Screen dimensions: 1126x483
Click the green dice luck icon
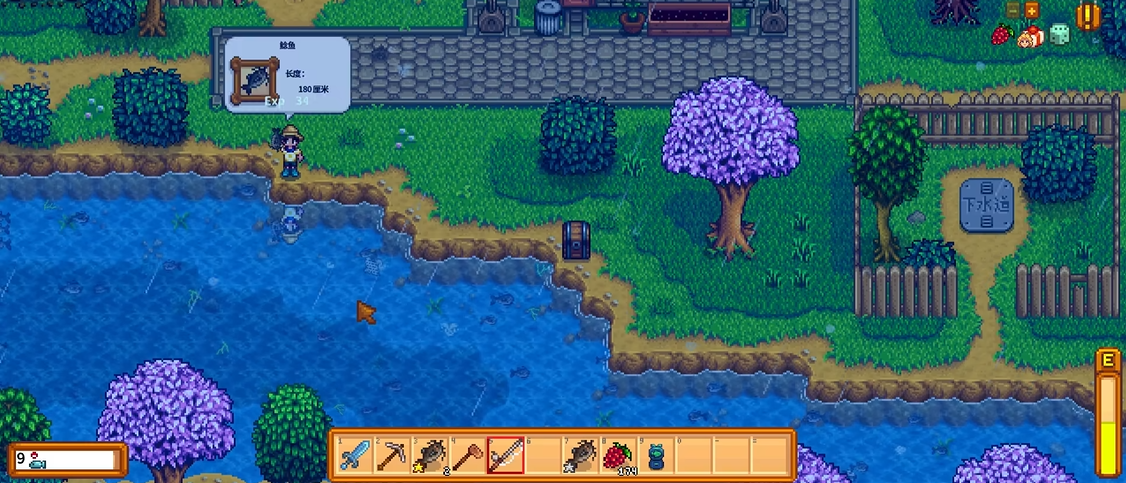click(1059, 34)
